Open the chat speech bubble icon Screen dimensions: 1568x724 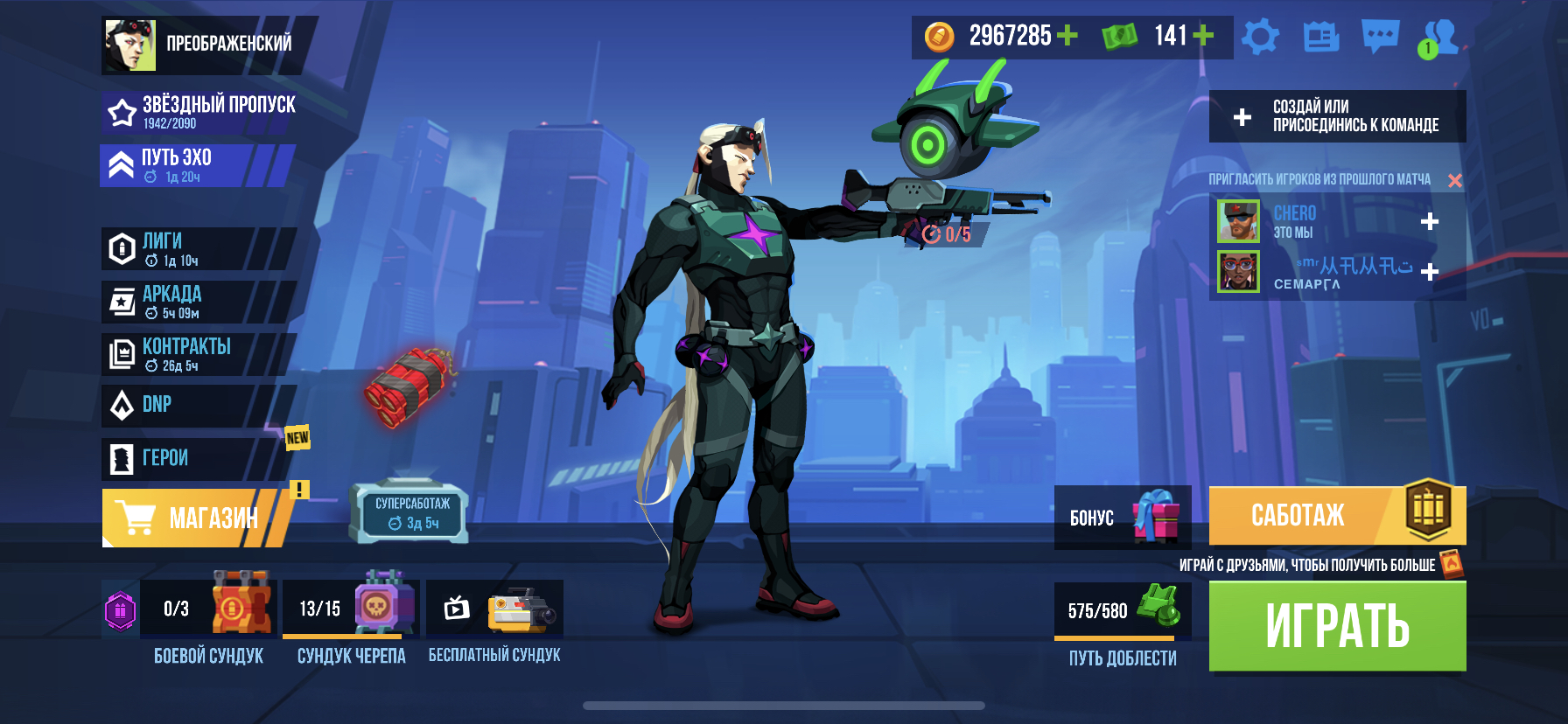click(1380, 37)
